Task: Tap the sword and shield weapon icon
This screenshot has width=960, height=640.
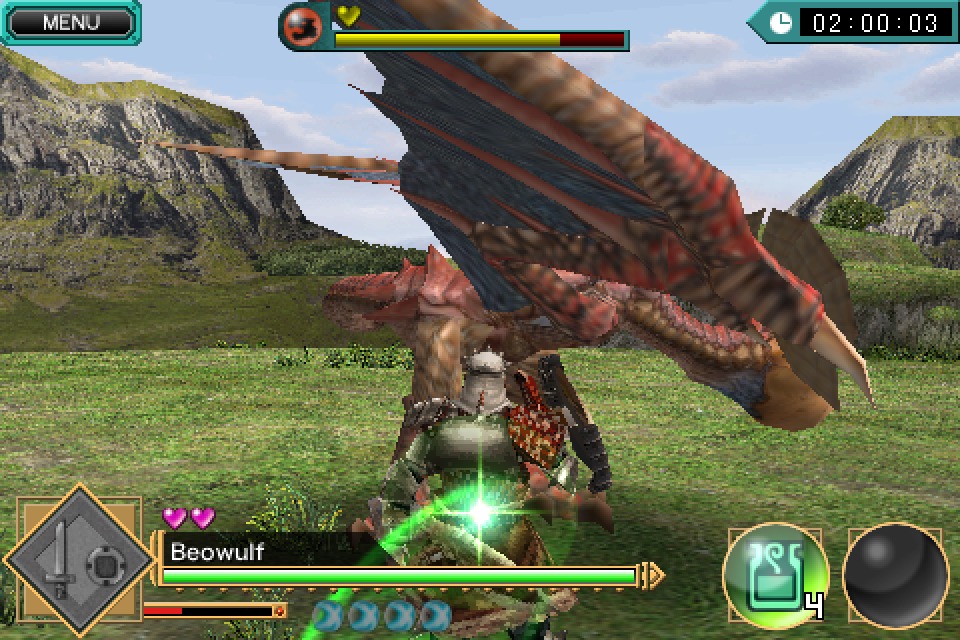Action: click(x=82, y=566)
